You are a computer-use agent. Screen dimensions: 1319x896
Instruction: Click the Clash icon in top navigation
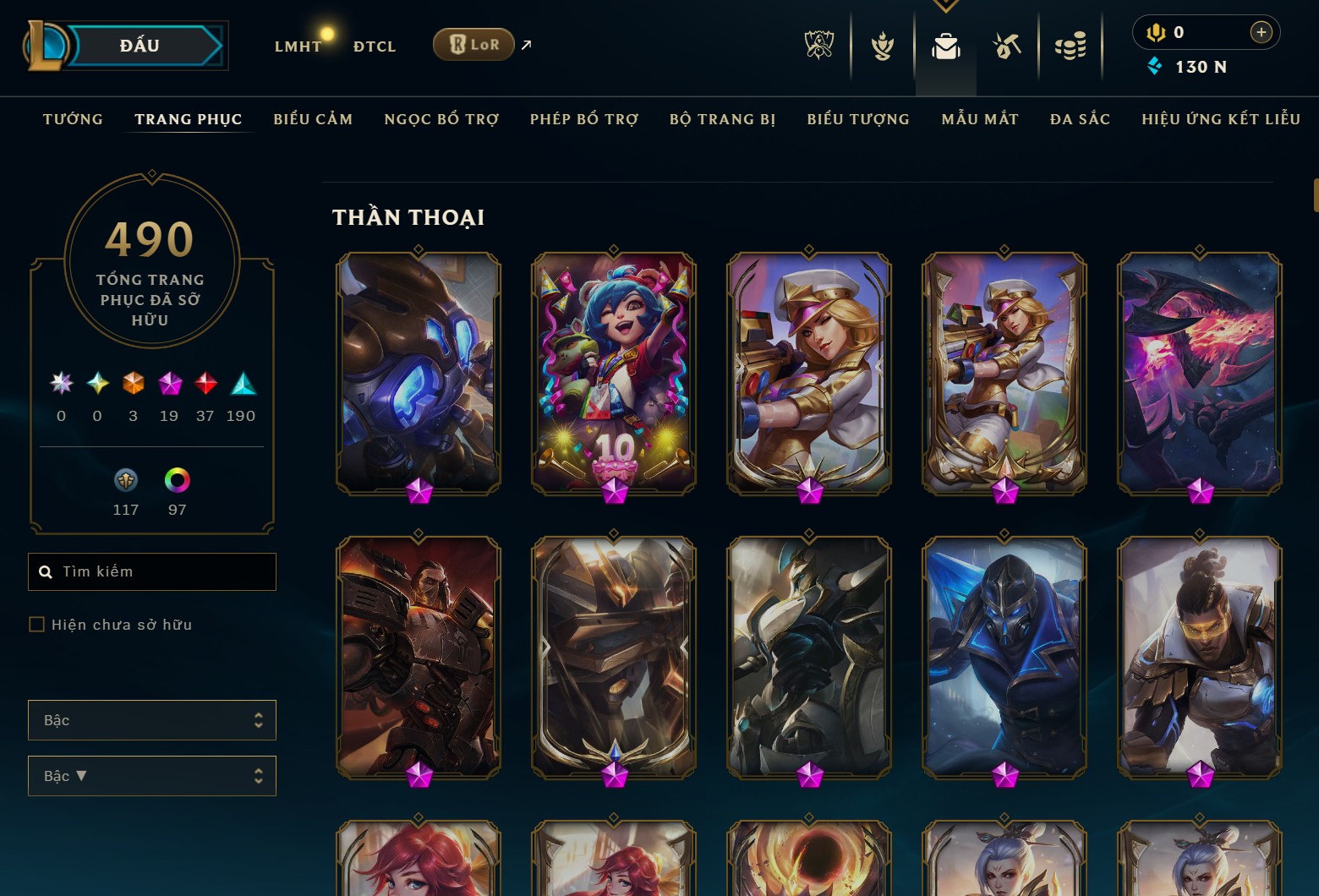click(x=882, y=46)
